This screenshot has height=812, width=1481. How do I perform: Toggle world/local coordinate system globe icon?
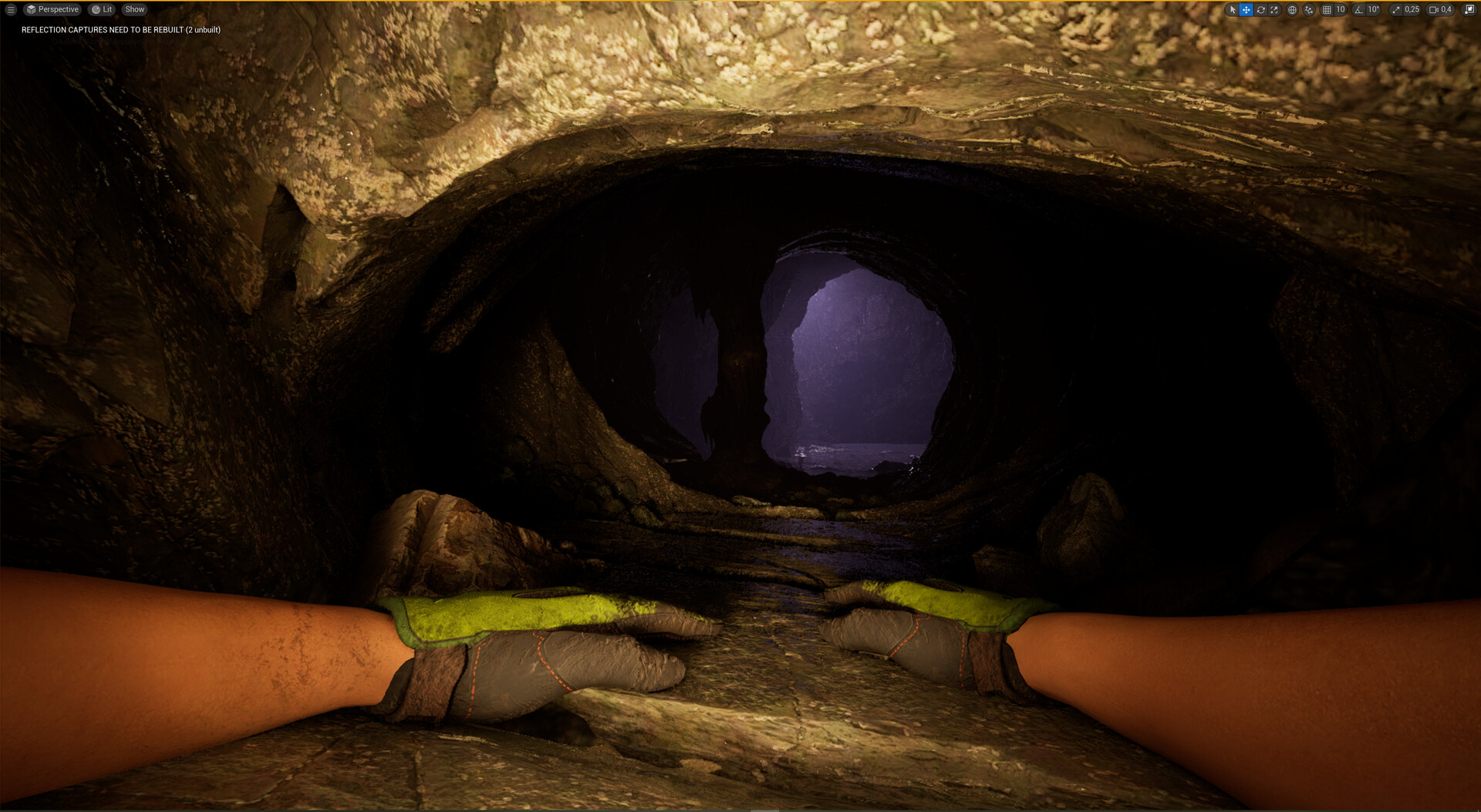pos(1290,9)
